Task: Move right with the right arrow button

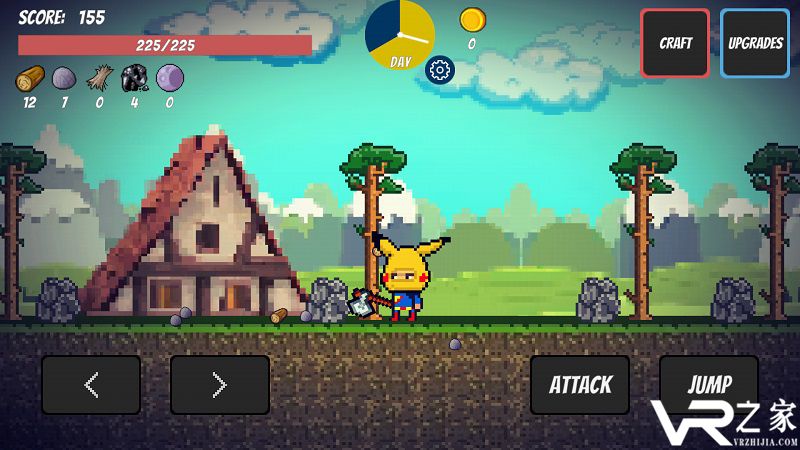Action: [x=220, y=385]
